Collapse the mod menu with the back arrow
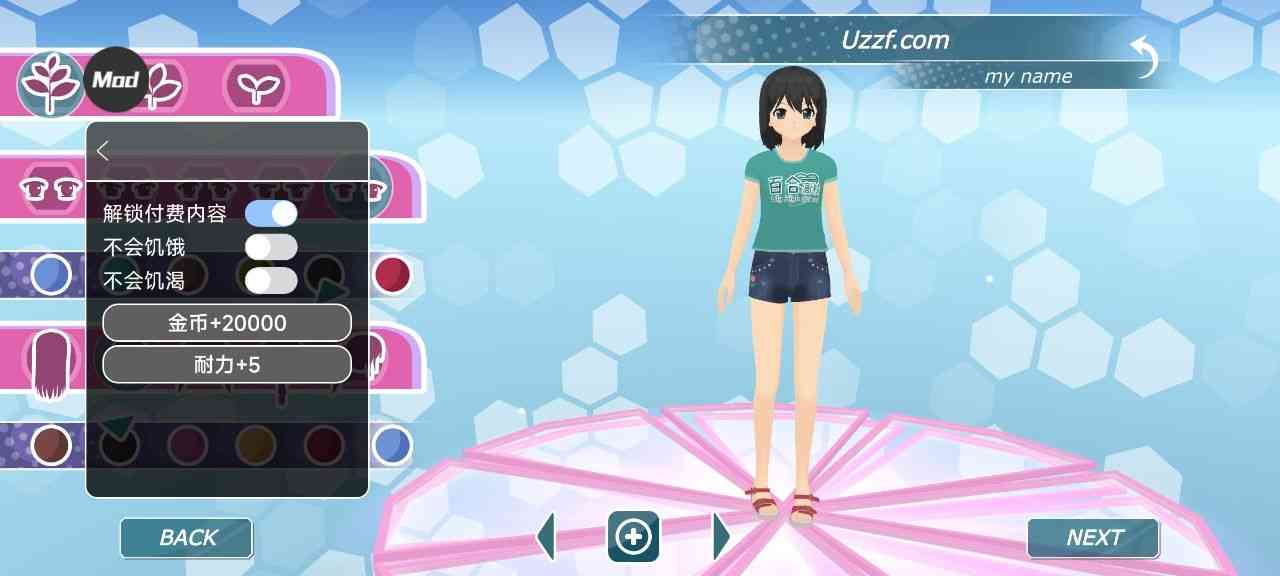Image resolution: width=1280 pixels, height=576 pixels. pos(103,150)
